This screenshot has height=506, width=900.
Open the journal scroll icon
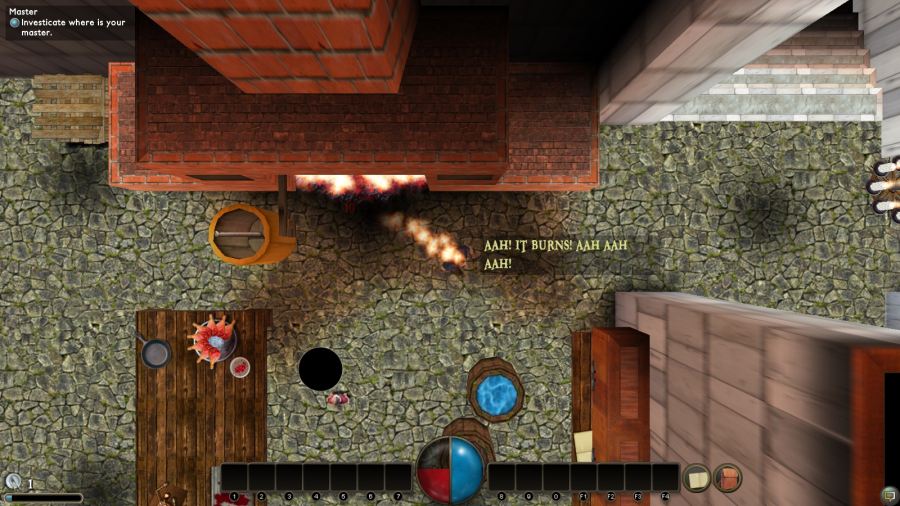696,478
